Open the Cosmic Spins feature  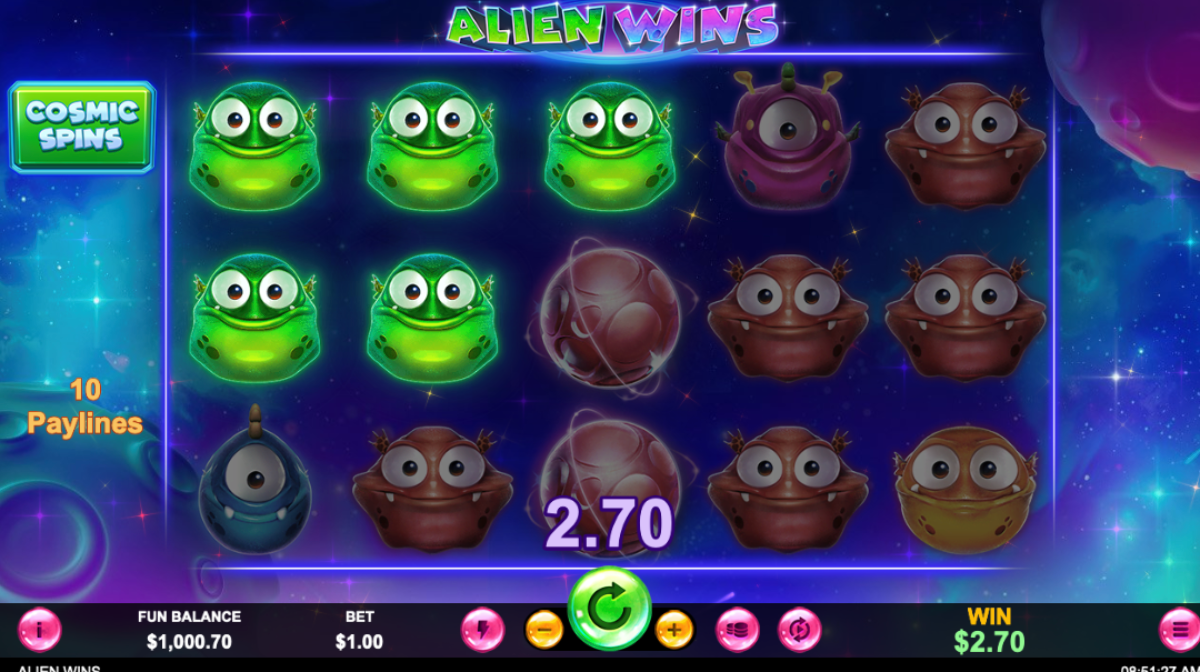tap(82, 127)
